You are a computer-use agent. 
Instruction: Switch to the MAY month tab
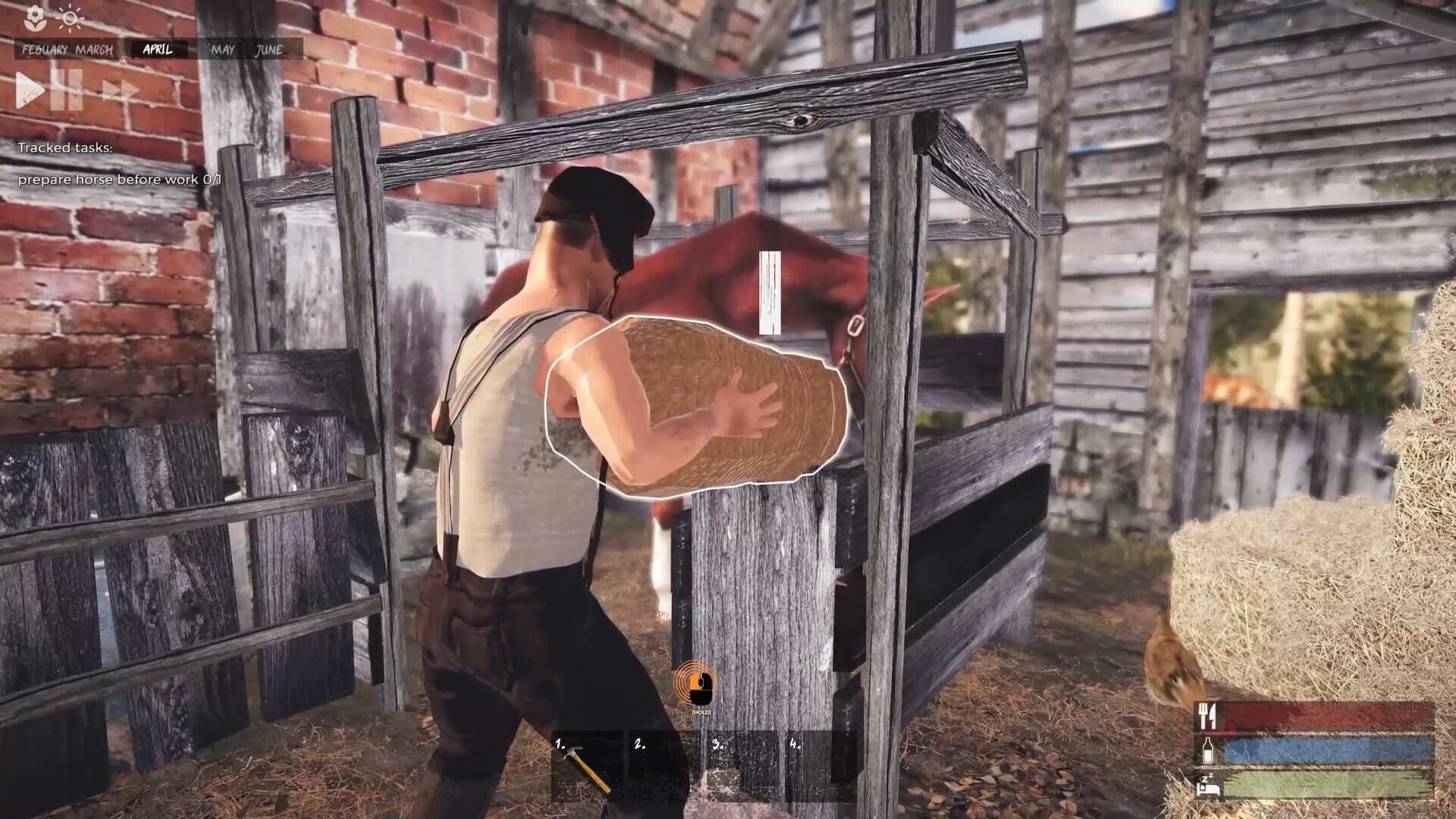tap(222, 51)
